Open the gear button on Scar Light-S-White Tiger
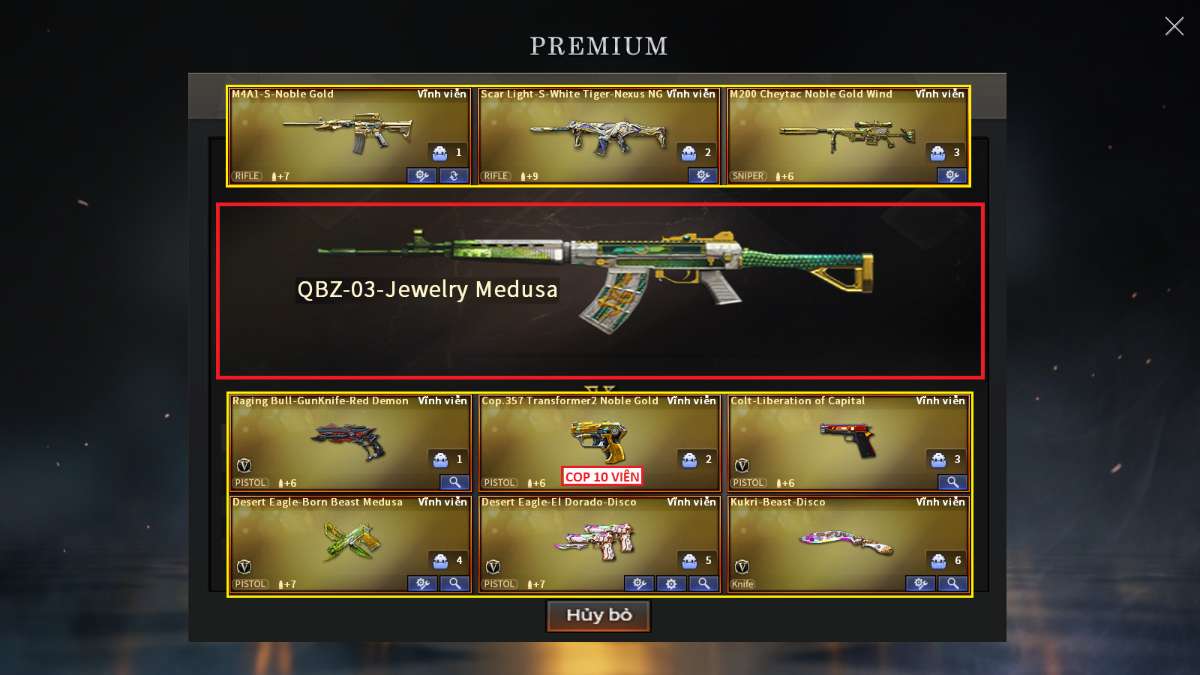The width and height of the screenshot is (1200, 675). [x=703, y=176]
